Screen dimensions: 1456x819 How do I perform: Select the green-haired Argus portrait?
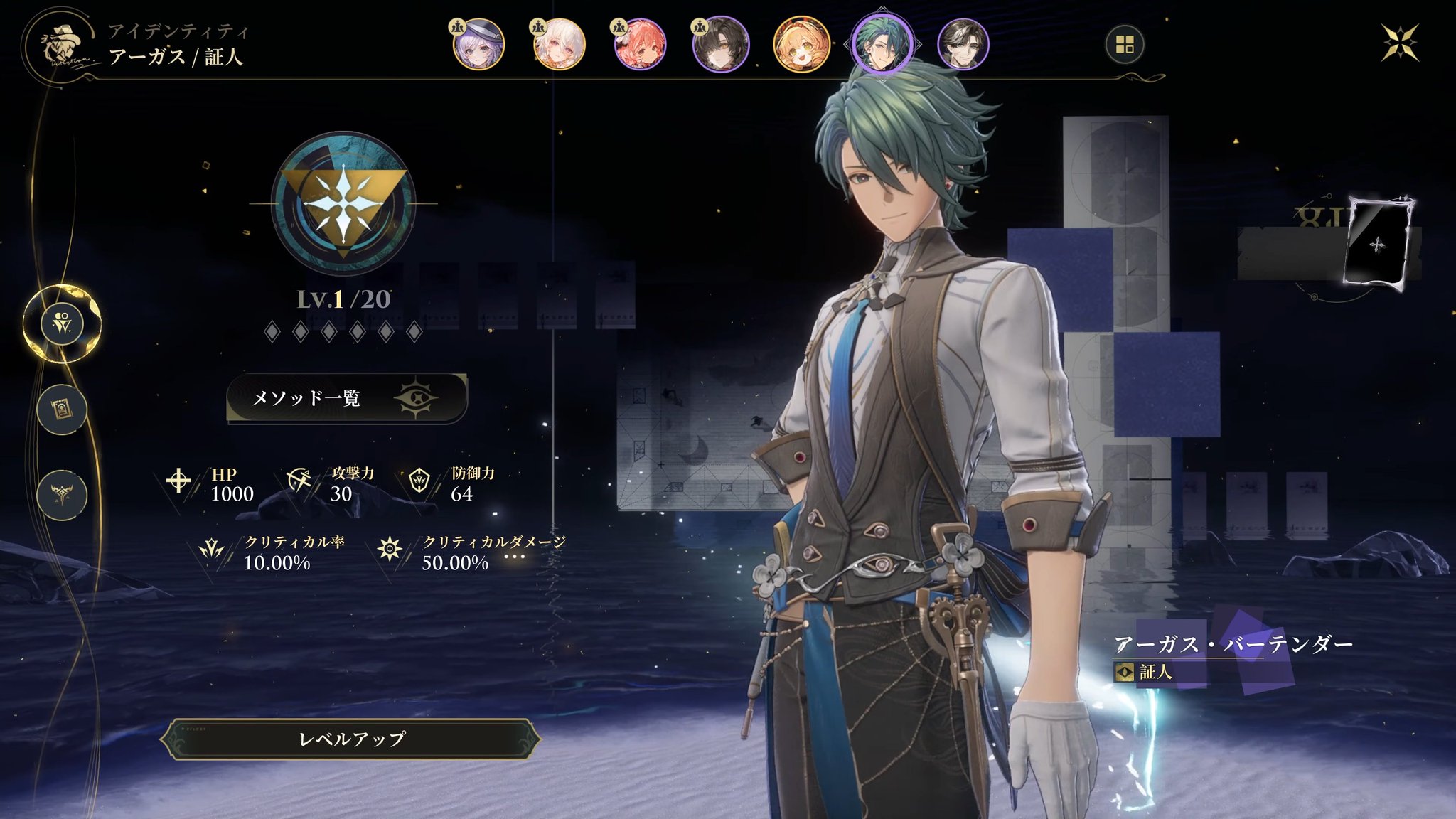(x=882, y=45)
